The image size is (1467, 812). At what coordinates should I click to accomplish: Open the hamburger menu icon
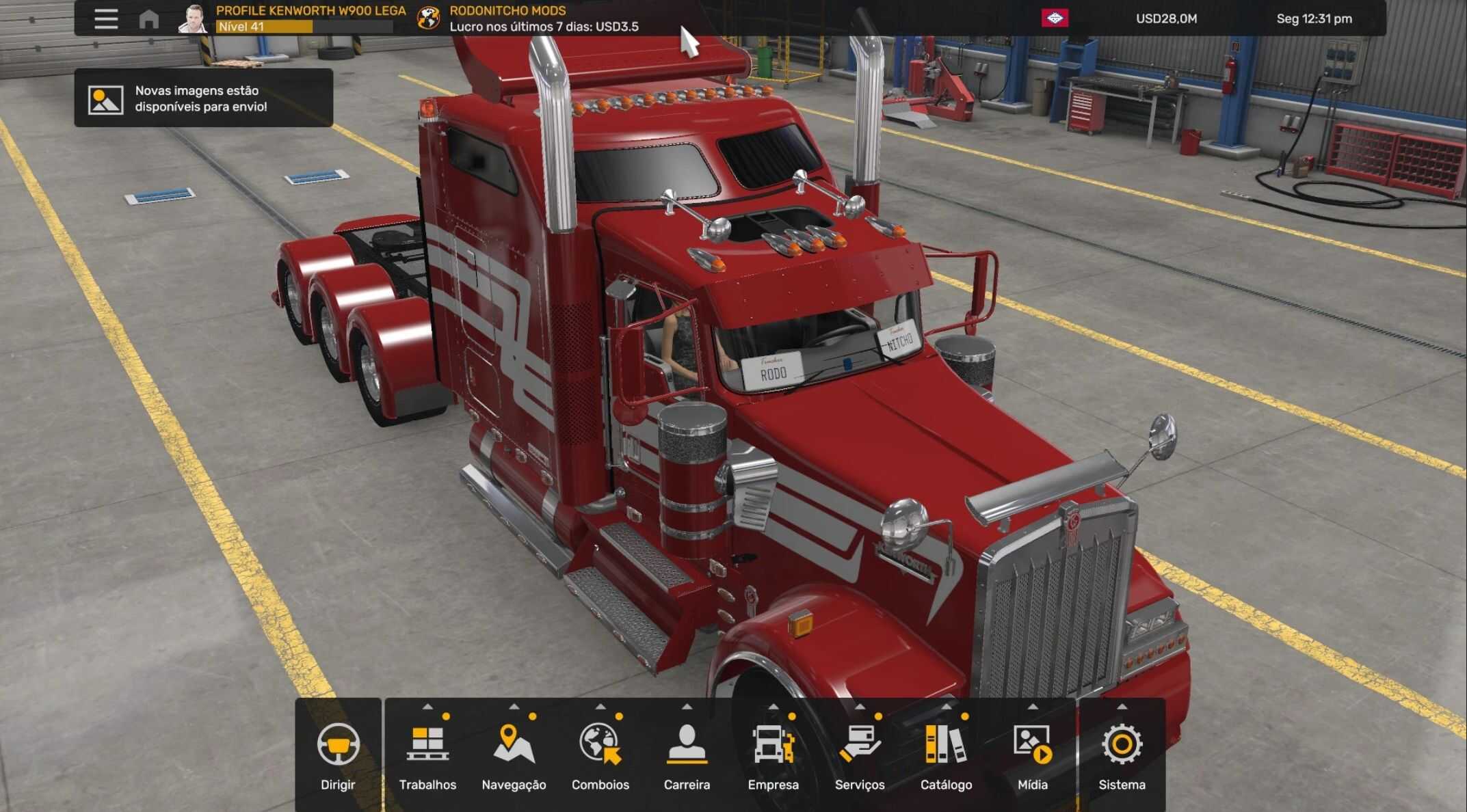tap(106, 18)
